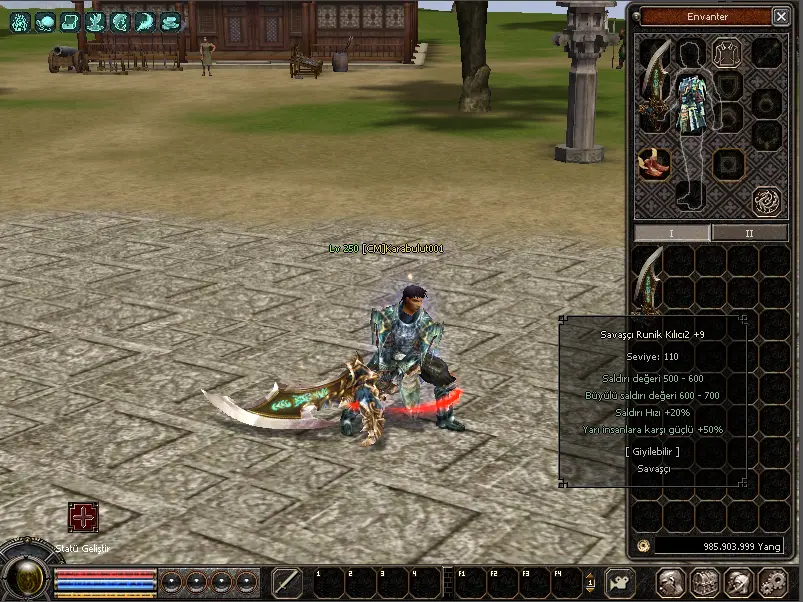Select the equipped red shoes slot

pyautogui.click(x=654, y=164)
